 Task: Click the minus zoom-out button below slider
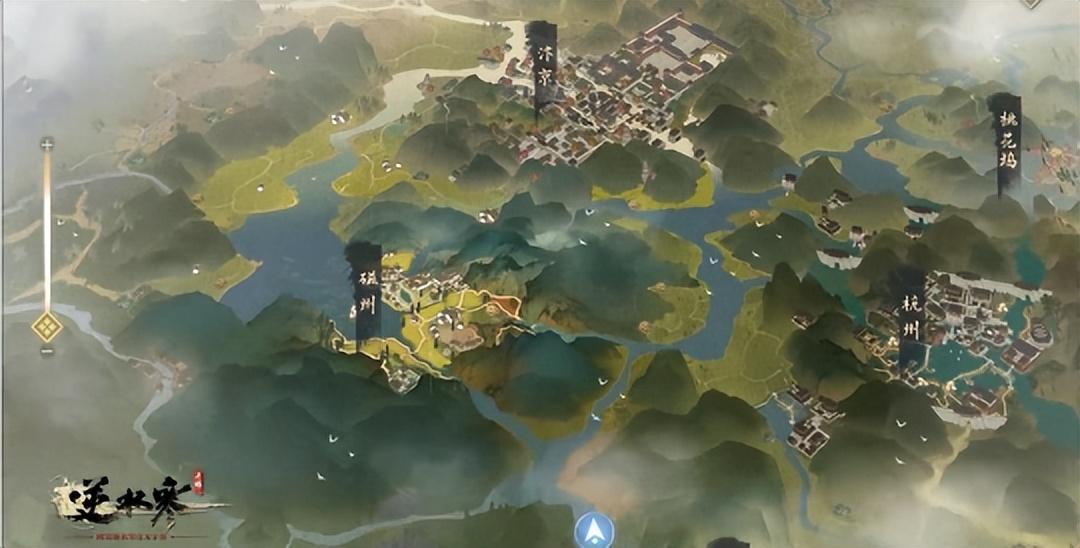click(x=46, y=352)
